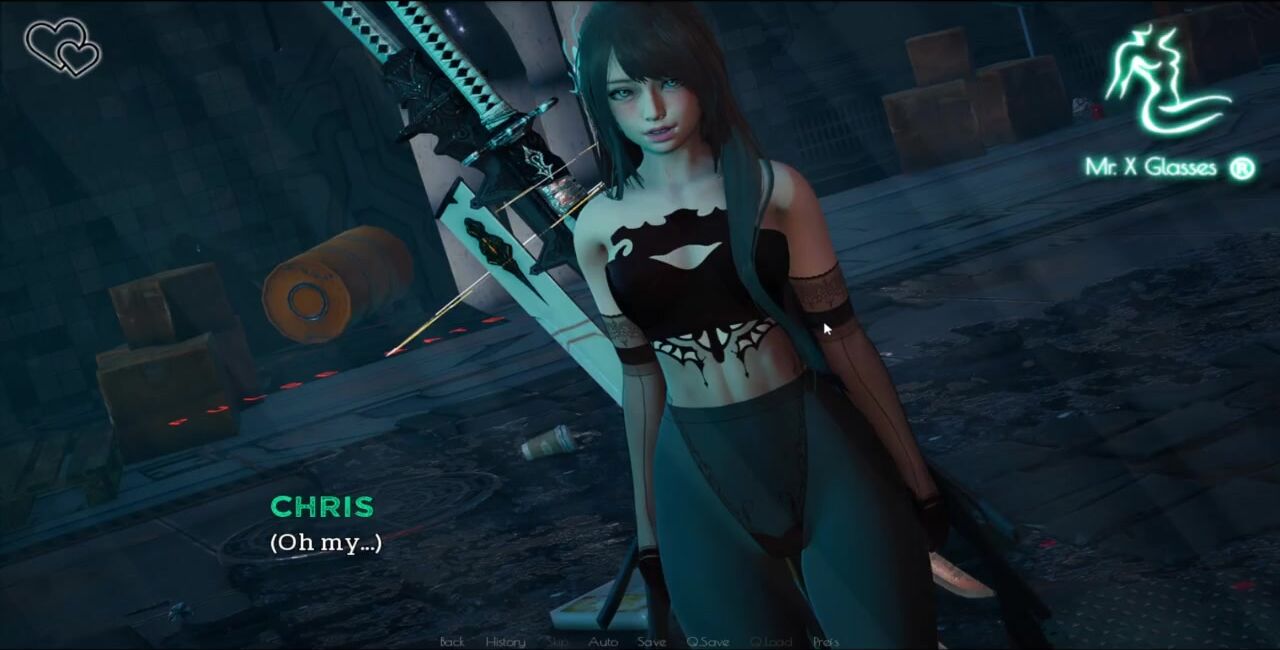This screenshot has width=1280, height=650.
Task: Open the dialogue History log
Action: 505,642
